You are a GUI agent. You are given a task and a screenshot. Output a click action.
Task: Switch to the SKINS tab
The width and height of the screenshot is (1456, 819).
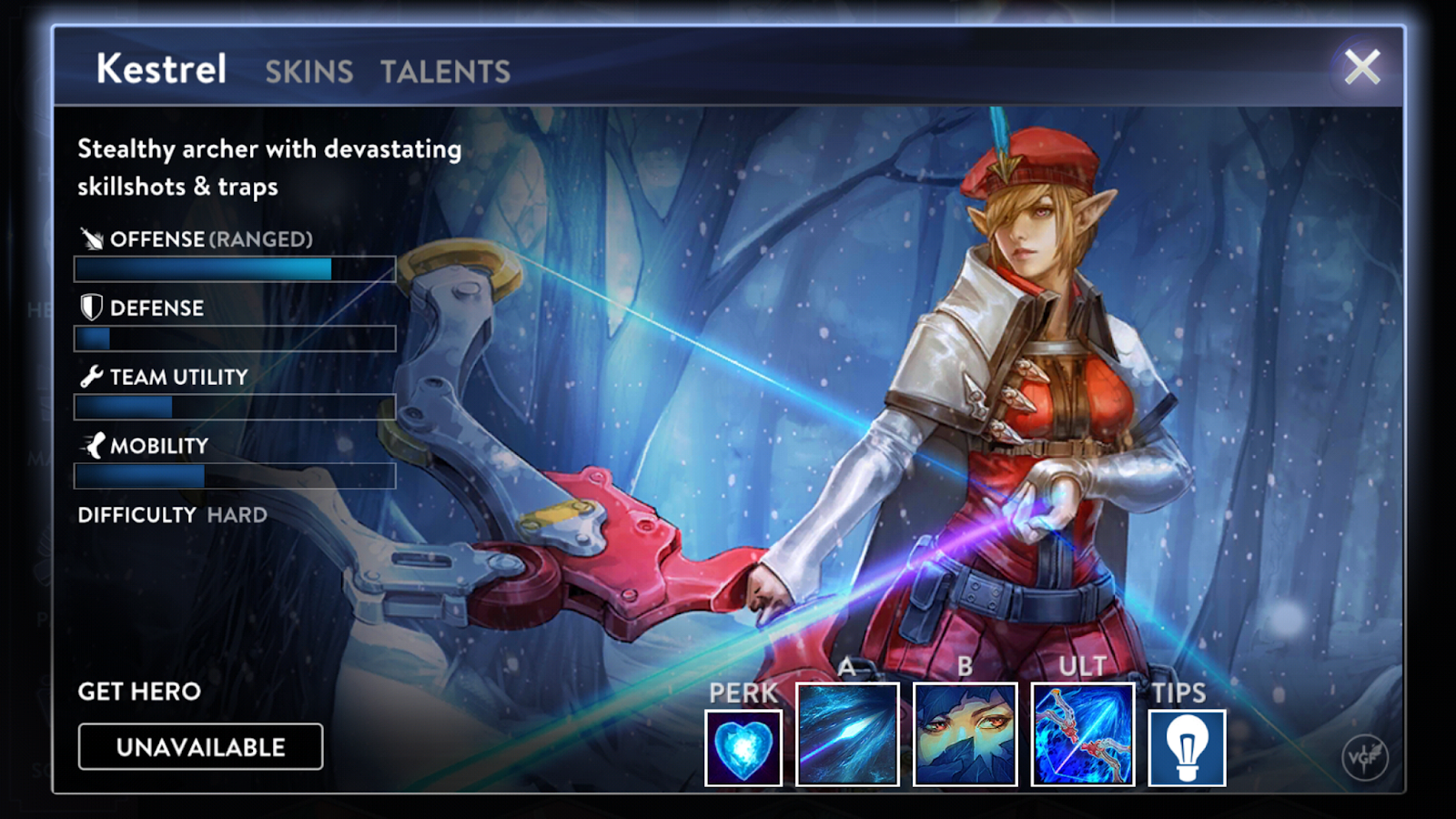tap(308, 73)
